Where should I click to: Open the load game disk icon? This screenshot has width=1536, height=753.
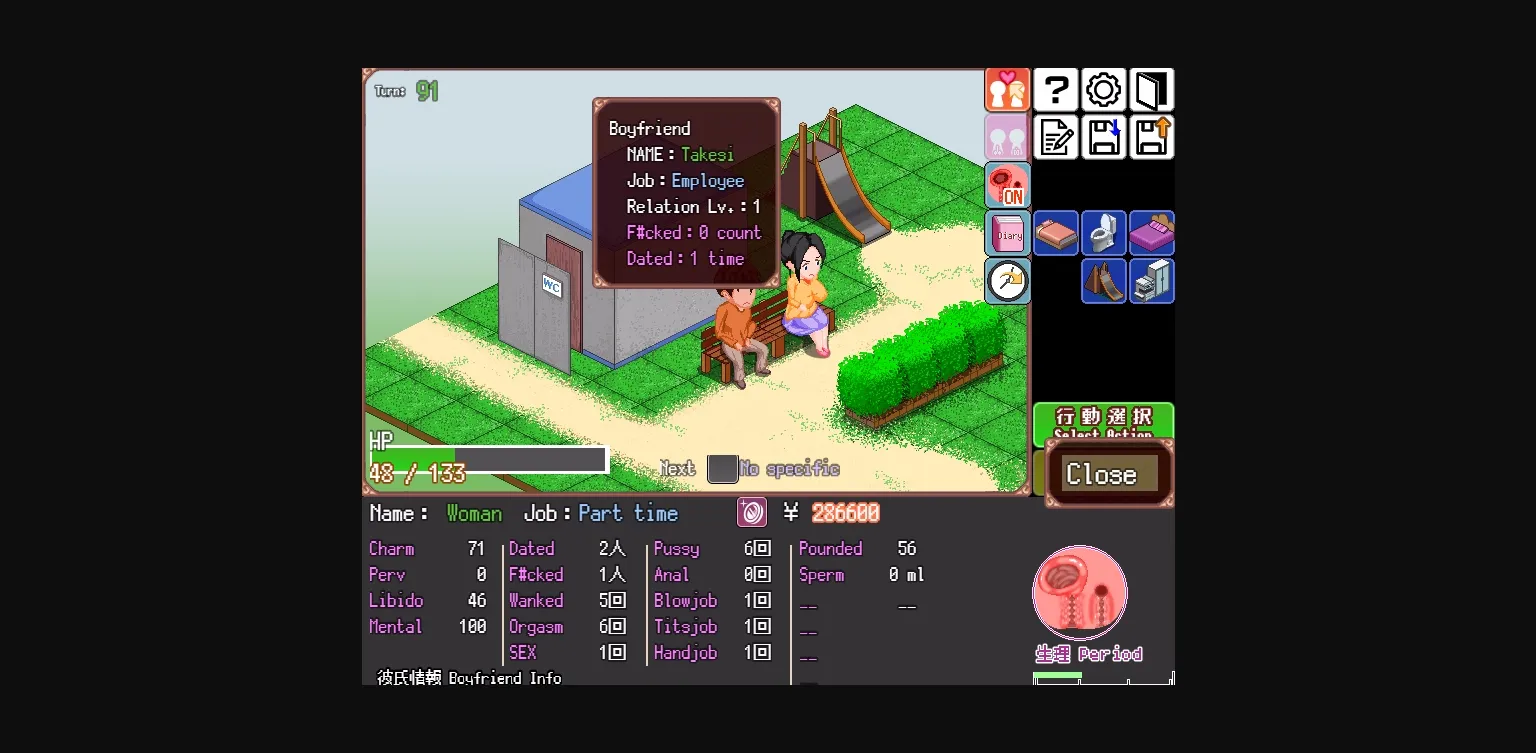click(x=1151, y=137)
